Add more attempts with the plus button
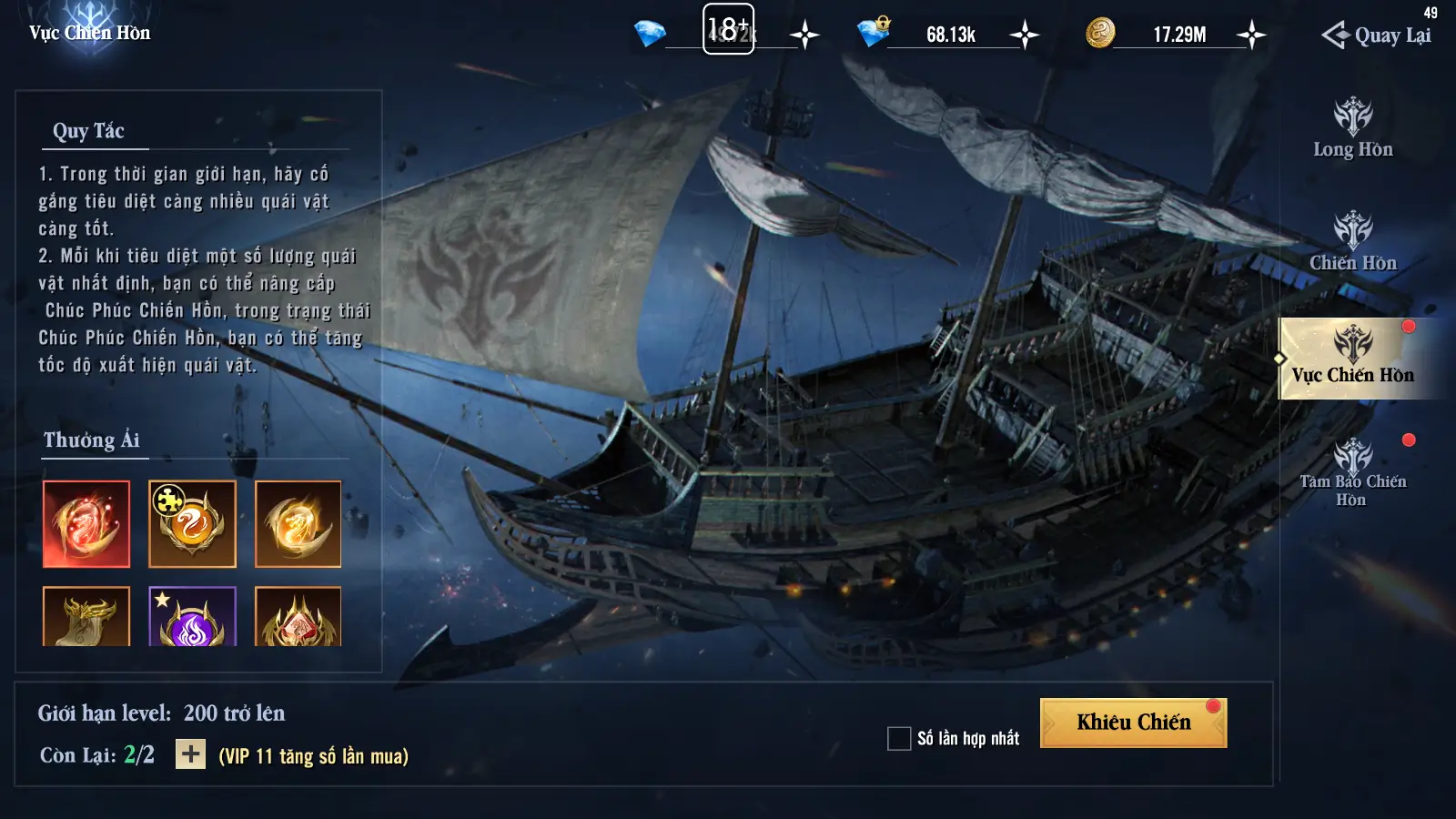Screen dimensions: 1456x819 [x=190, y=754]
